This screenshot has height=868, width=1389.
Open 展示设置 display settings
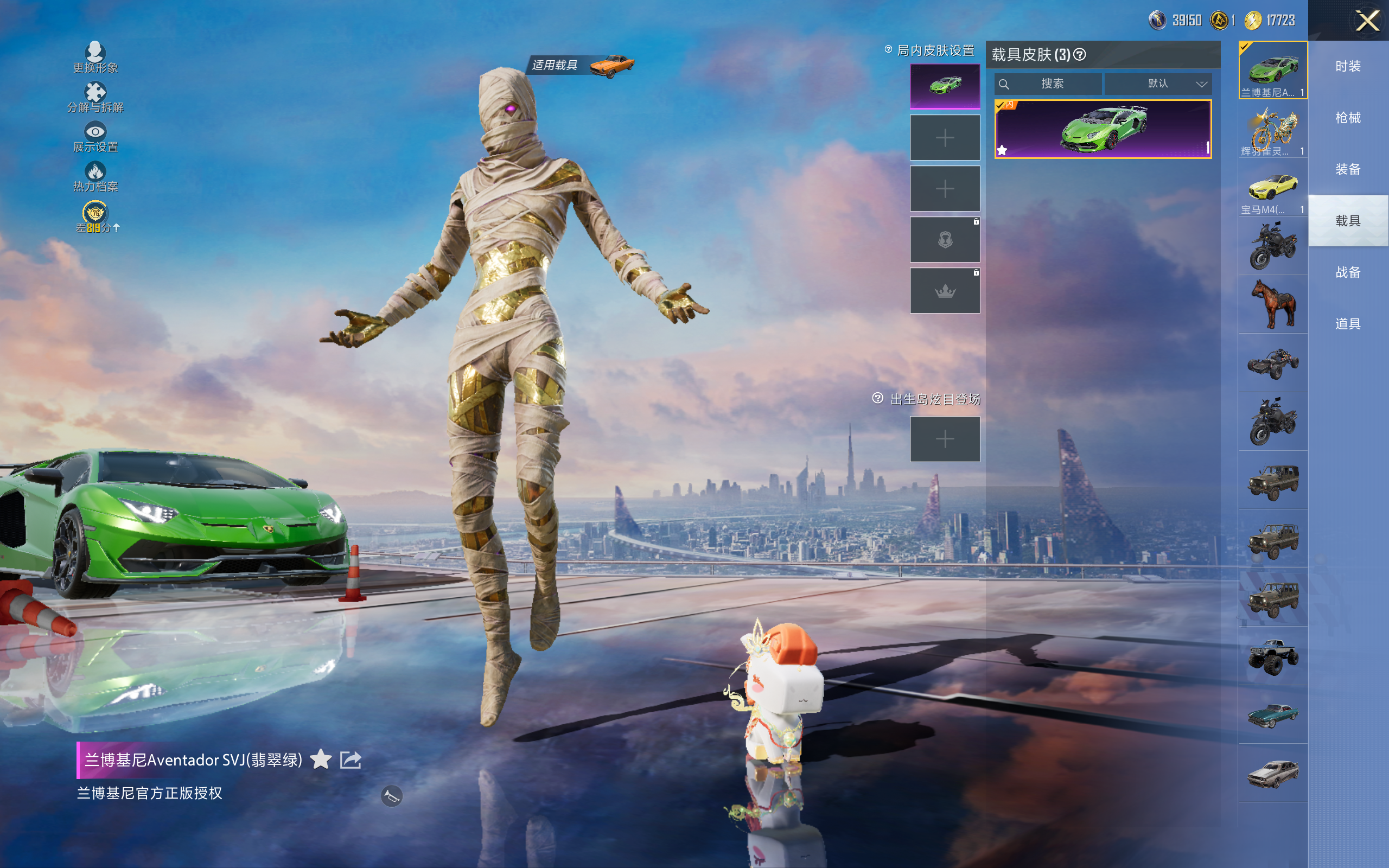pyautogui.click(x=95, y=137)
